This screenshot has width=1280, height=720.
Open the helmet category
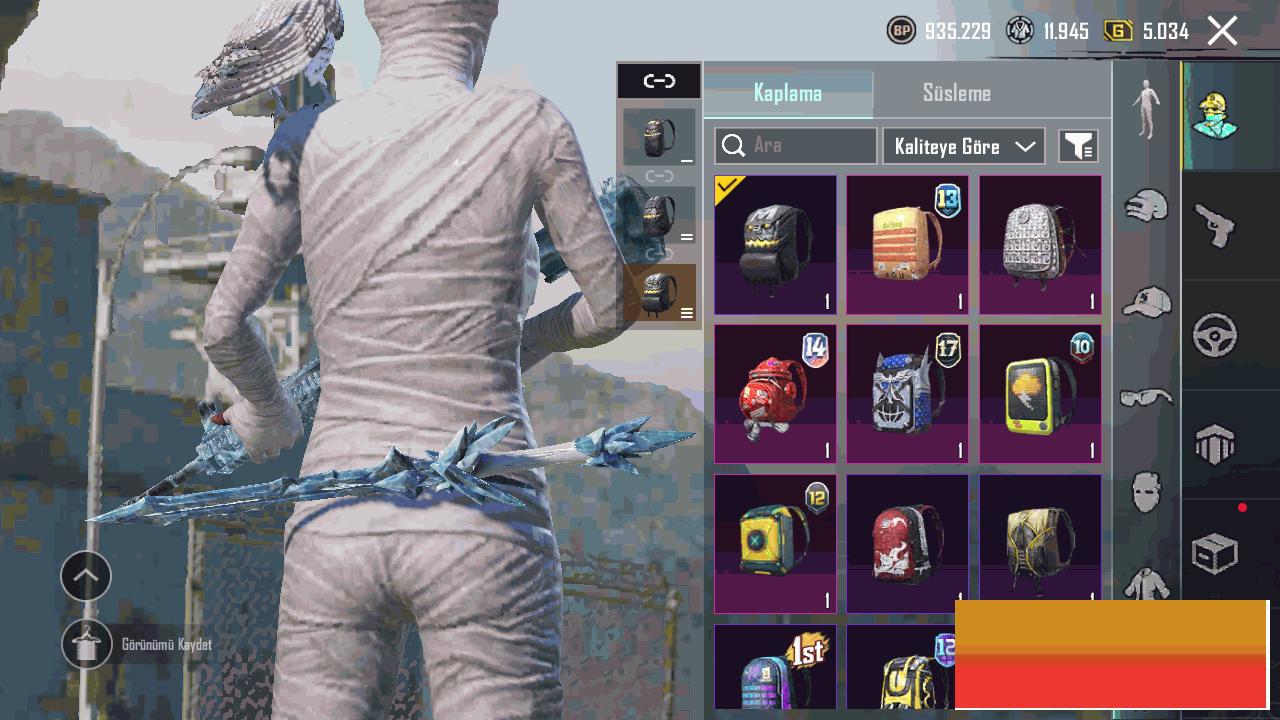[x=1146, y=206]
